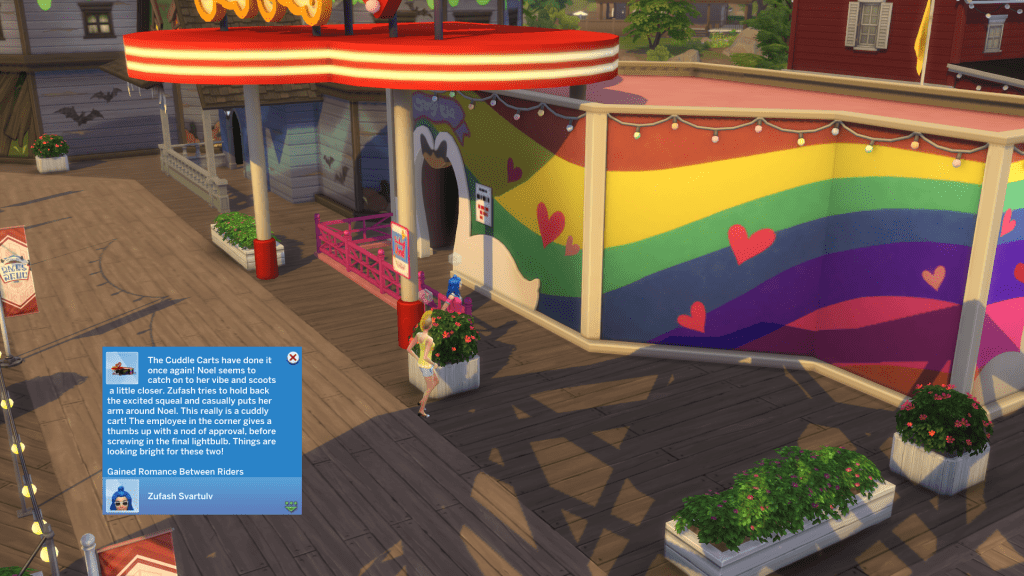The width and height of the screenshot is (1024, 576).
Task: Click the Cuddle Cart image in the notification
Action: tap(123, 367)
